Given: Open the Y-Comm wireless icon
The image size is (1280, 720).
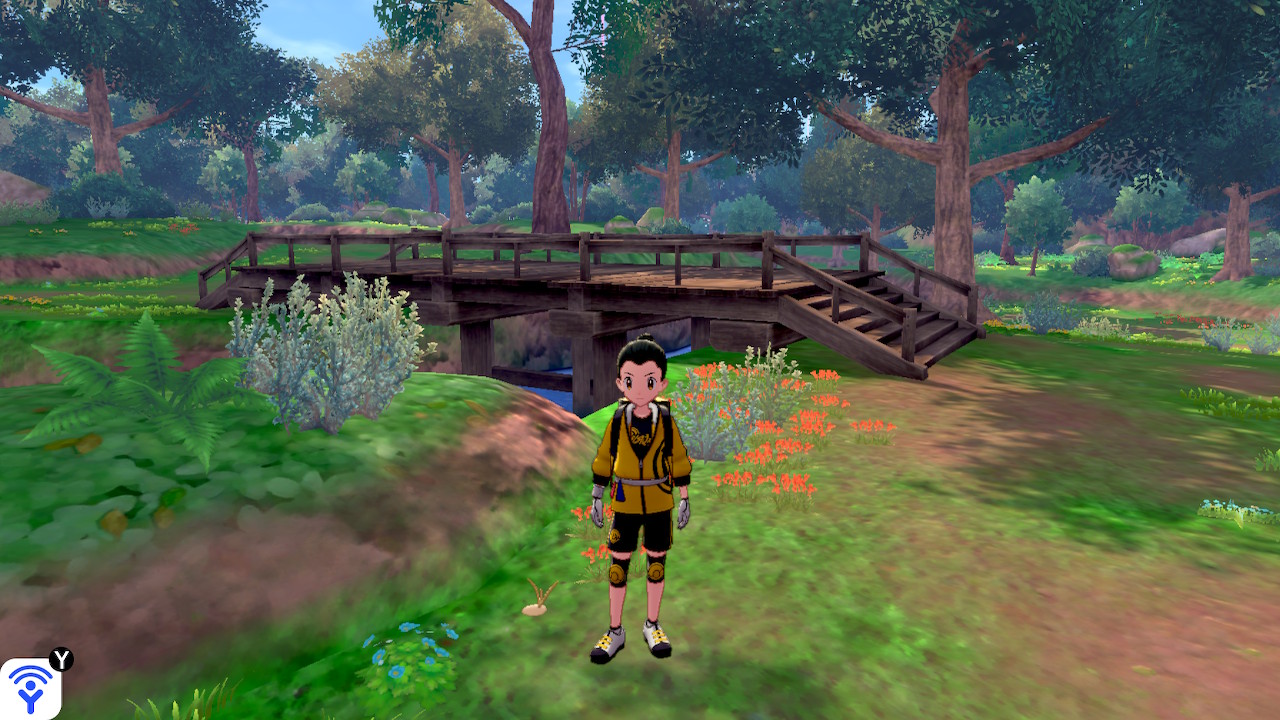Looking at the screenshot, I should coord(30,688).
